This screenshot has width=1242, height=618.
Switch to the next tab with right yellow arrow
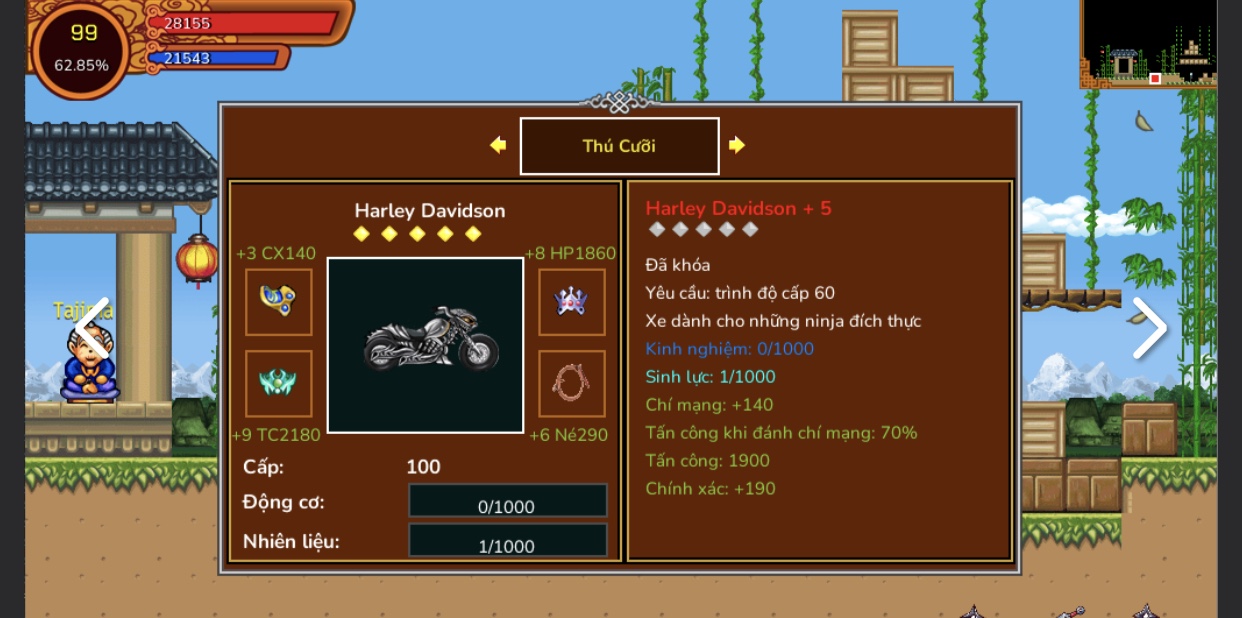click(x=737, y=145)
